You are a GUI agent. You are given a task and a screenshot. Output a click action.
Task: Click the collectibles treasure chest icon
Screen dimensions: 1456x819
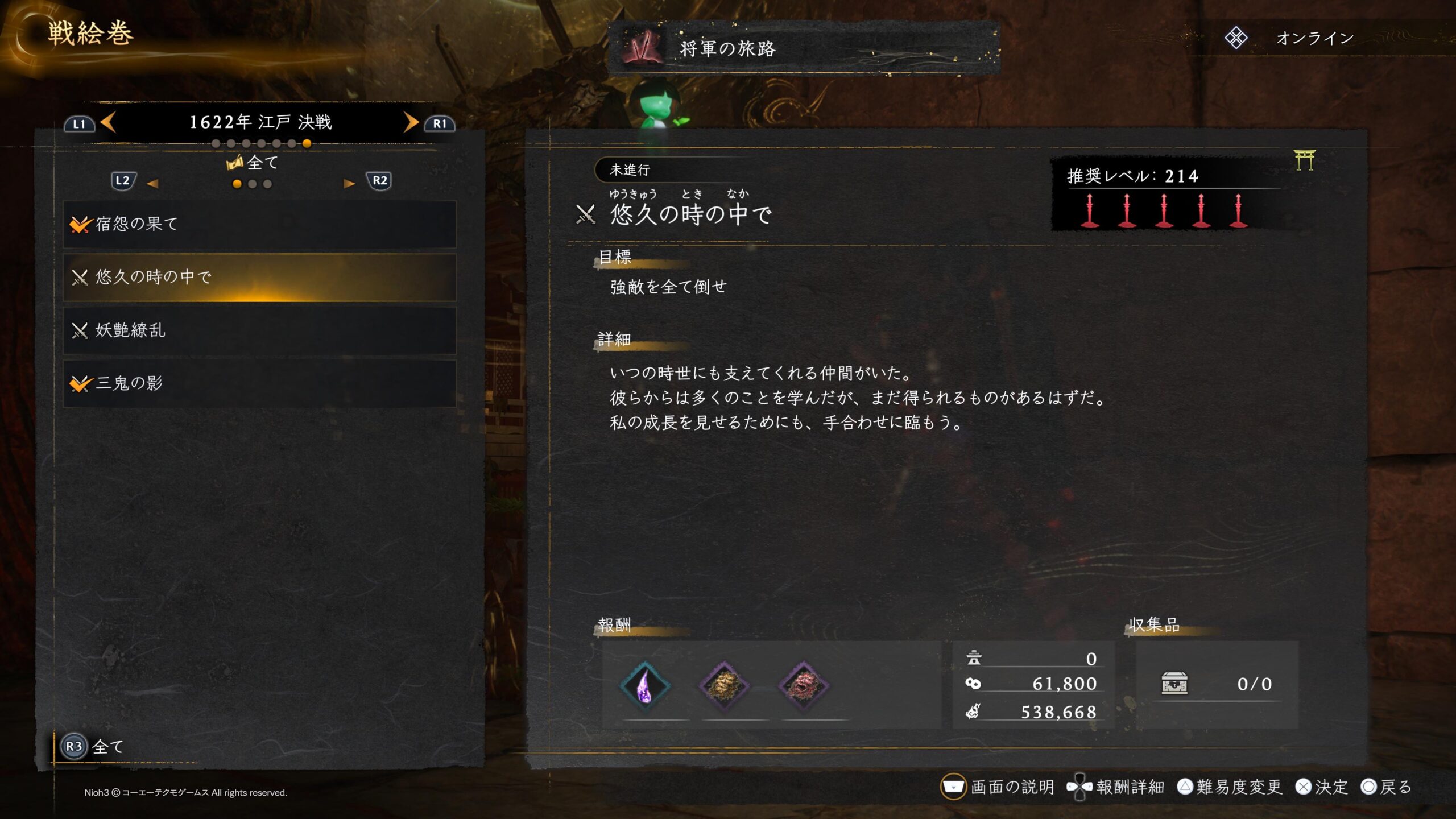[1174, 684]
